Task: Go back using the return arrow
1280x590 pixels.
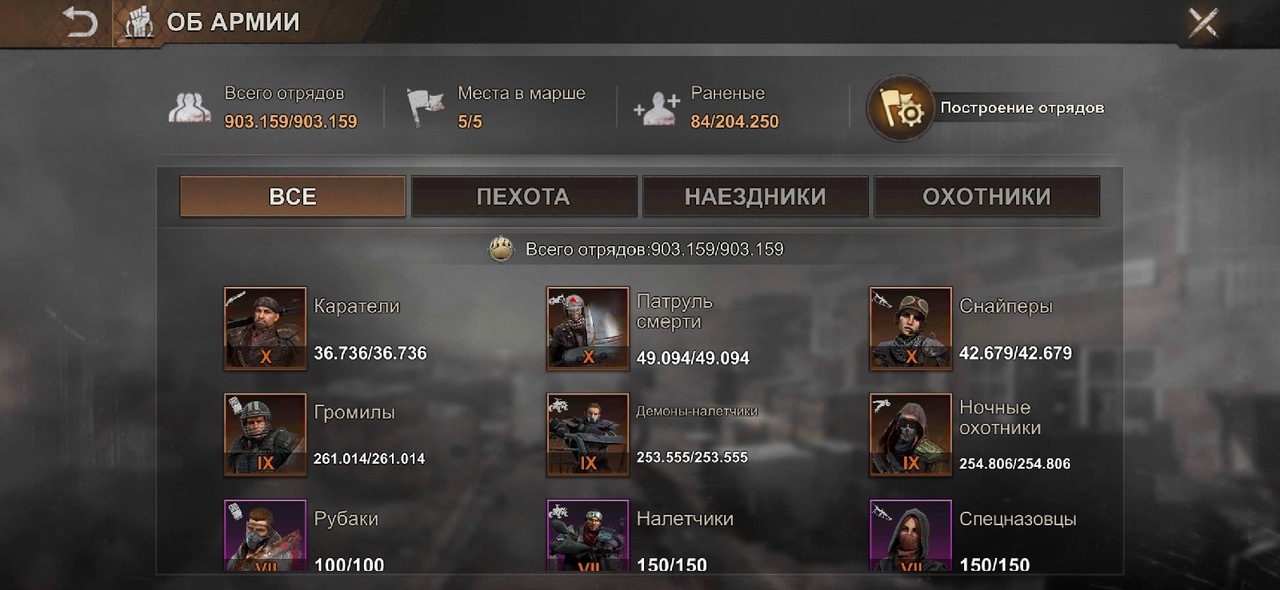Action: click(80, 22)
